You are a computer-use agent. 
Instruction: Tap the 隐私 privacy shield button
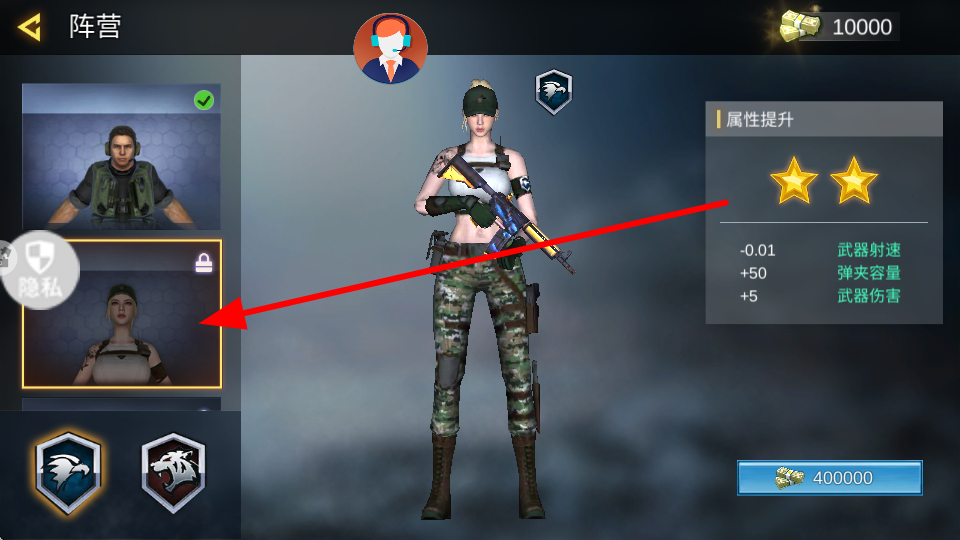38,269
